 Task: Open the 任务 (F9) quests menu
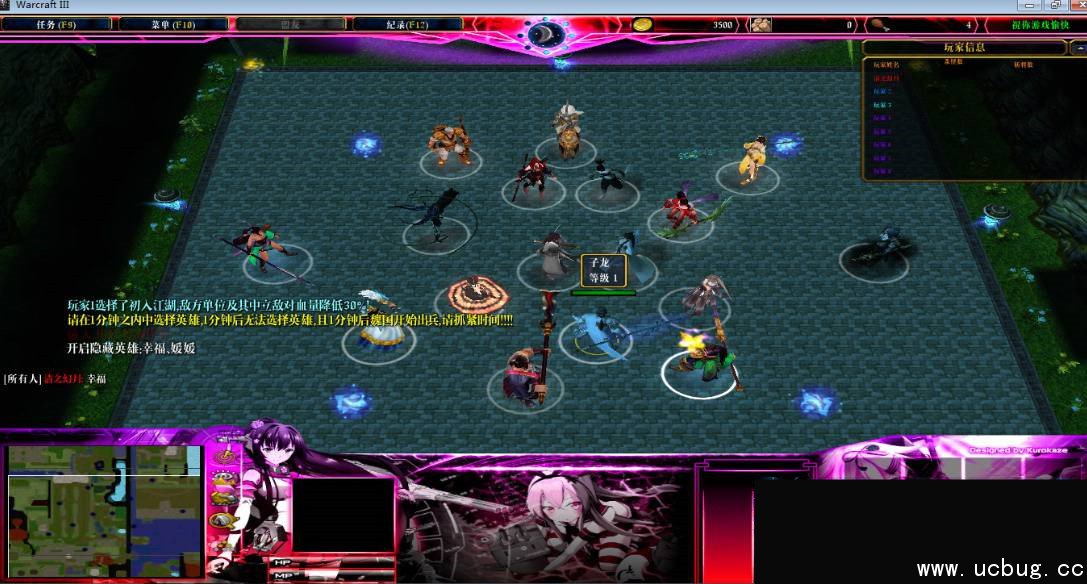56,23
